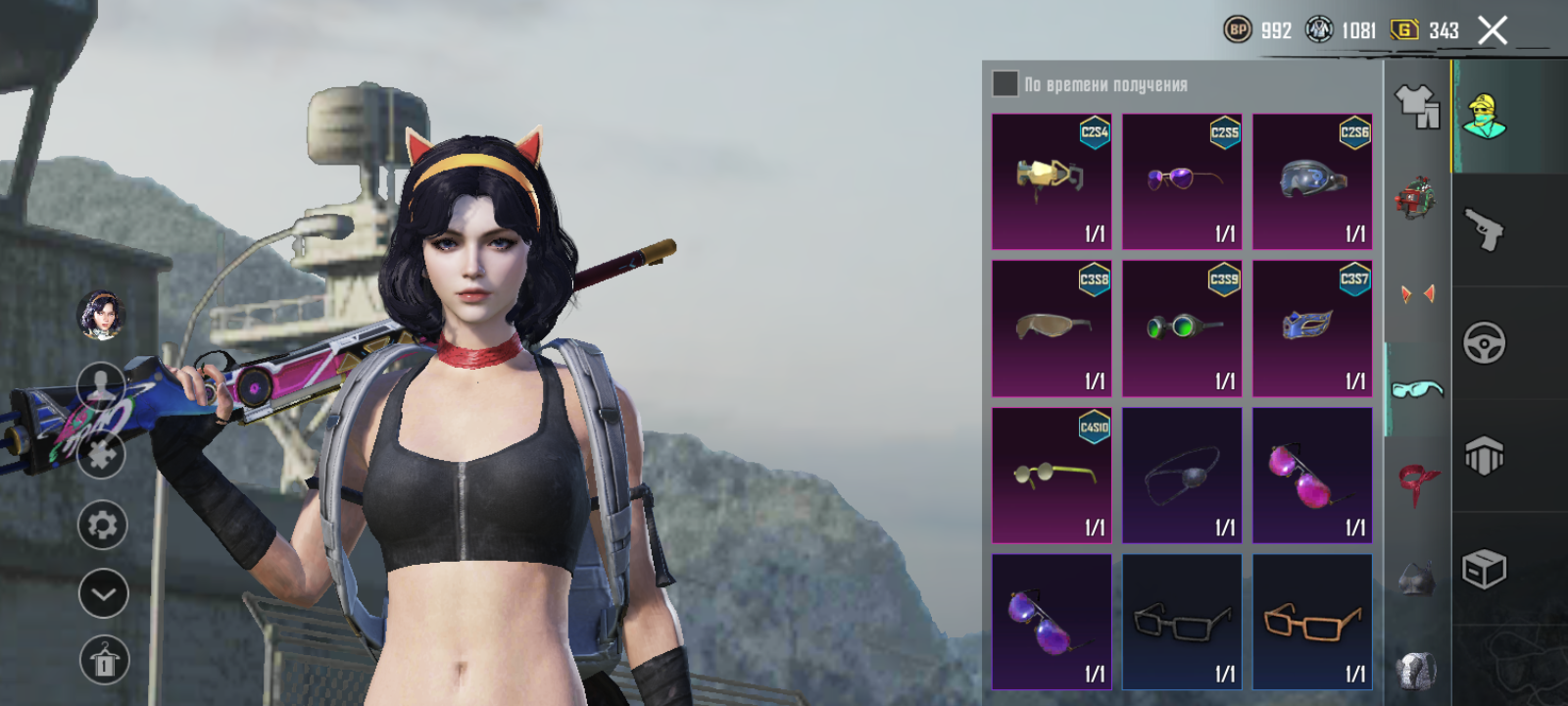Select the black eye patch item
Image resolution: width=1568 pixels, height=706 pixels.
[1182, 476]
